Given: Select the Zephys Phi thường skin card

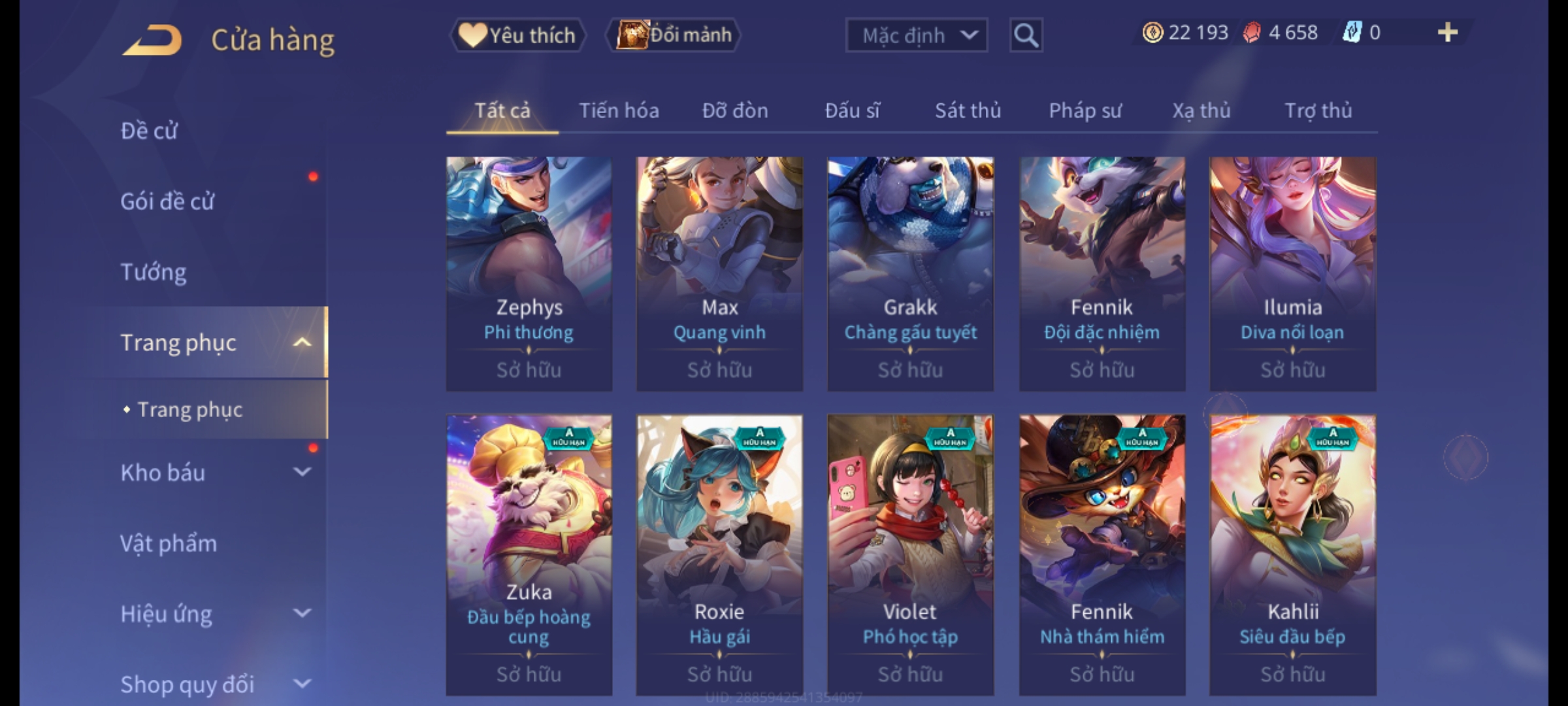Looking at the screenshot, I should (x=529, y=273).
